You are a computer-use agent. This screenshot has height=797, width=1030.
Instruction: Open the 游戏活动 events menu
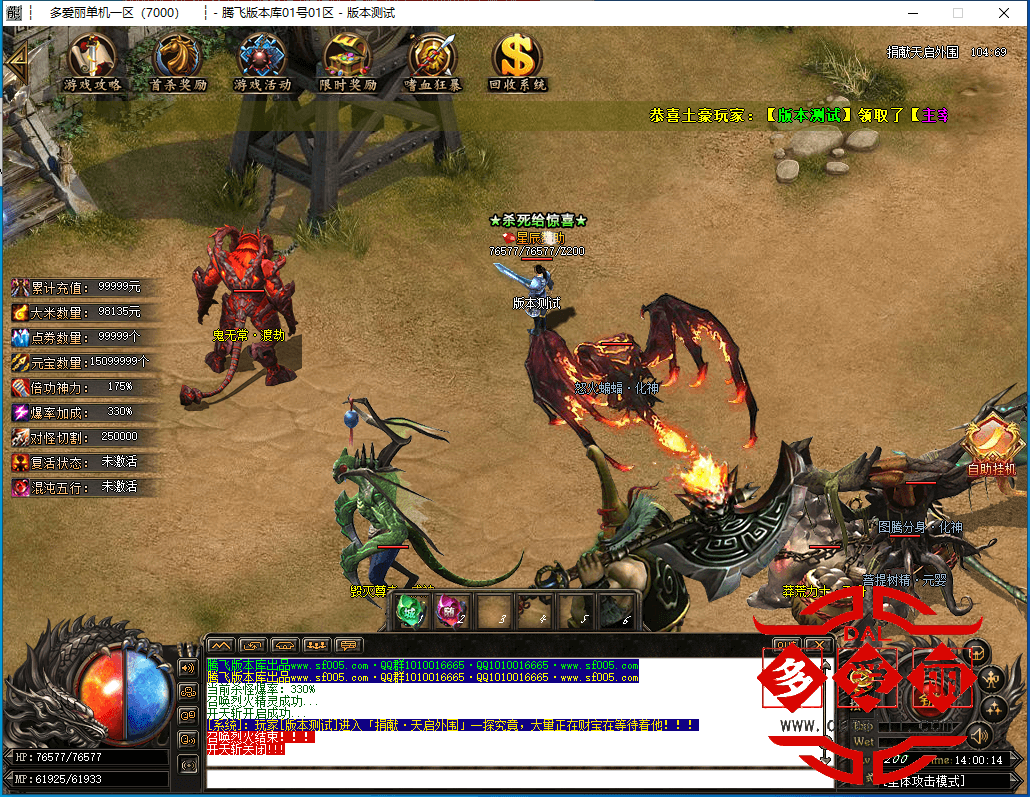(x=262, y=62)
